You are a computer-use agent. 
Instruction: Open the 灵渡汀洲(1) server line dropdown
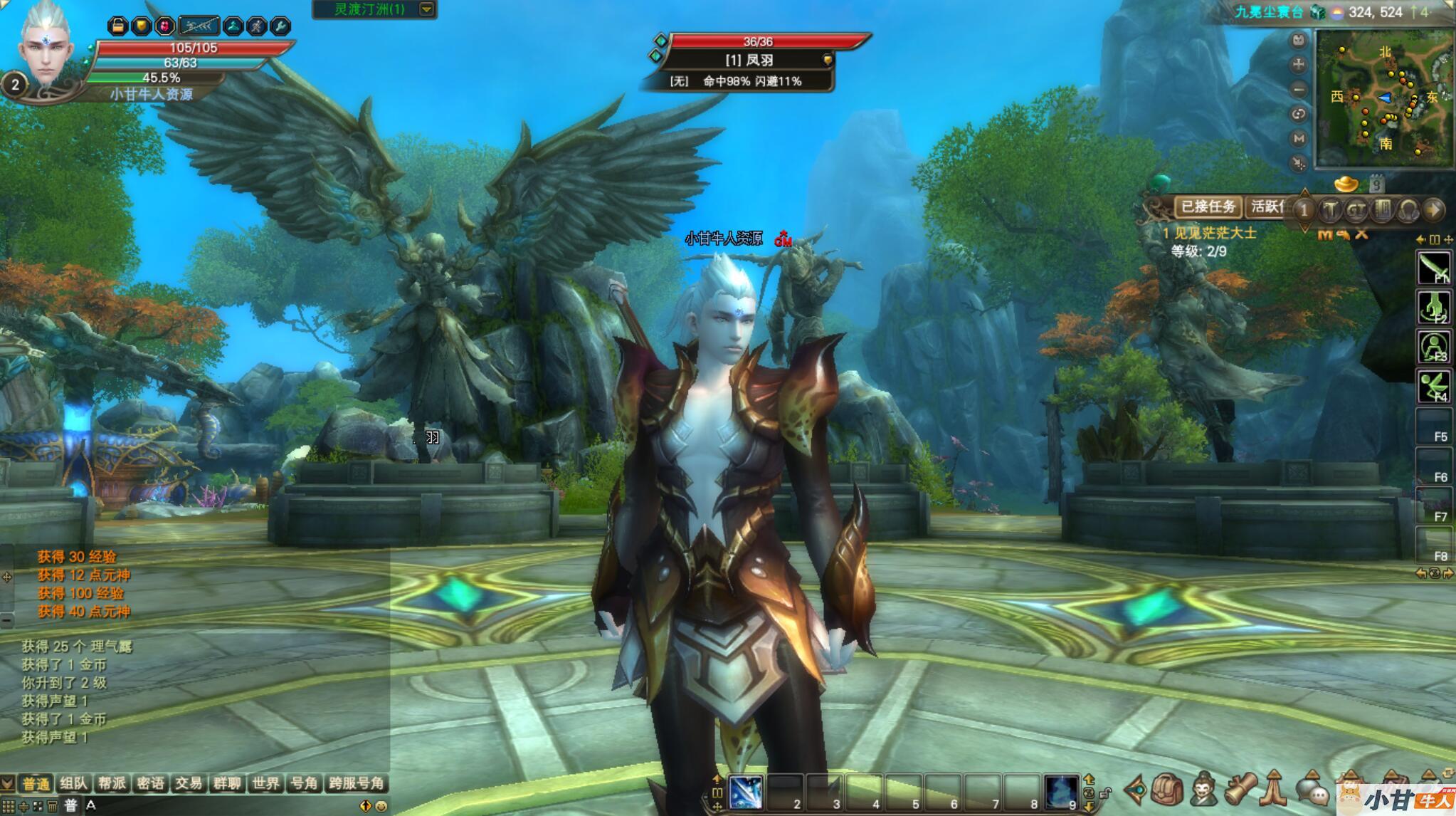pyautogui.click(x=426, y=9)
